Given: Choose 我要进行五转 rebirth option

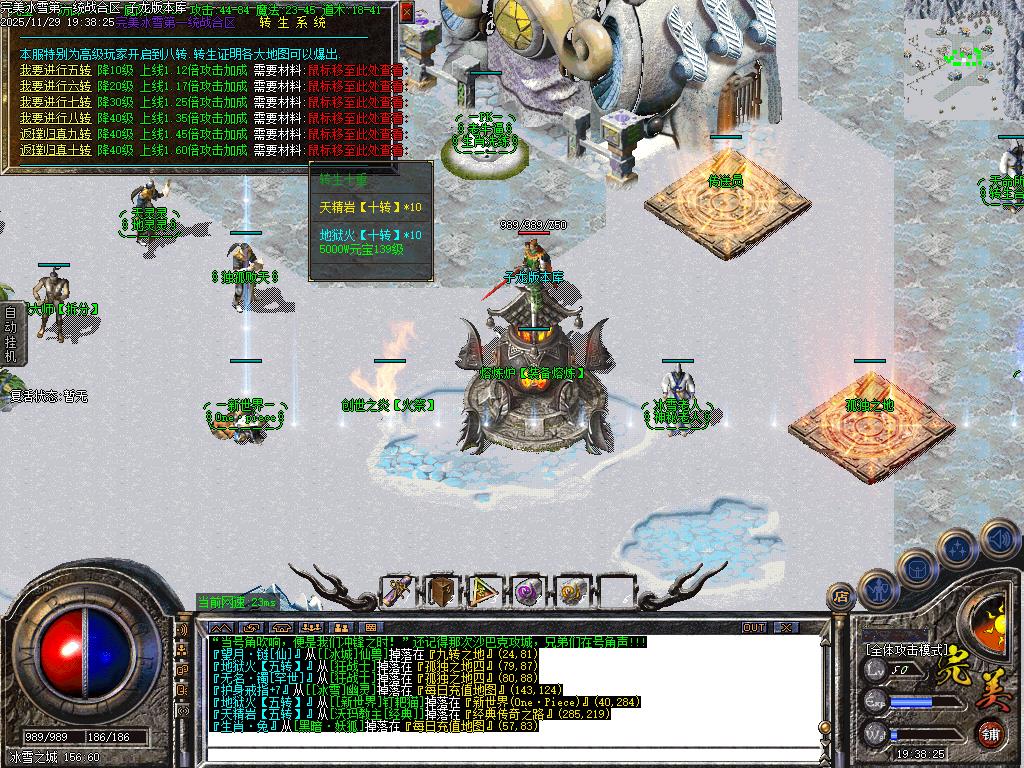Looking at the screenshot, I should coord(55,70).
